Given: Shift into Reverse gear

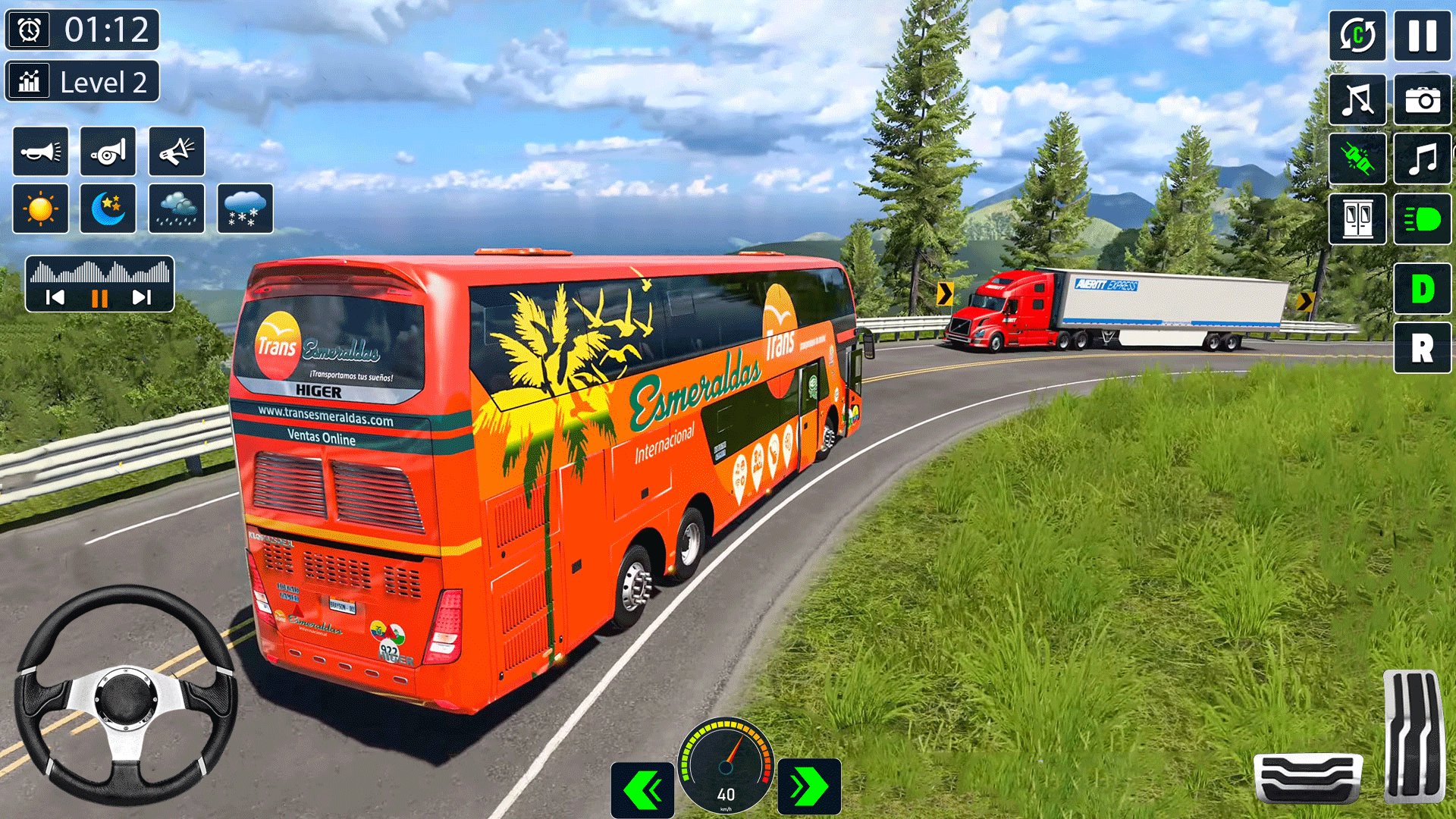Looking at the screenshot, I should 1422,348.
